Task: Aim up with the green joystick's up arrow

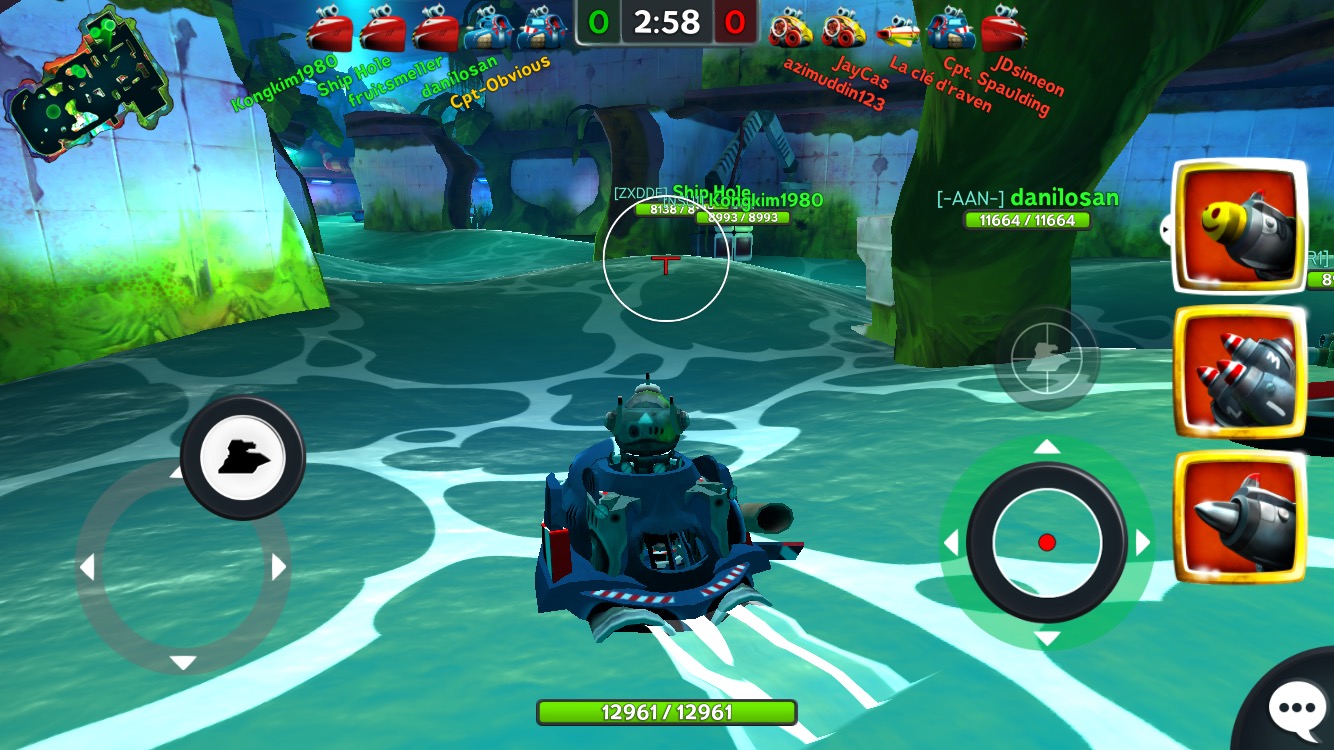Action: tap(1046, 447)
